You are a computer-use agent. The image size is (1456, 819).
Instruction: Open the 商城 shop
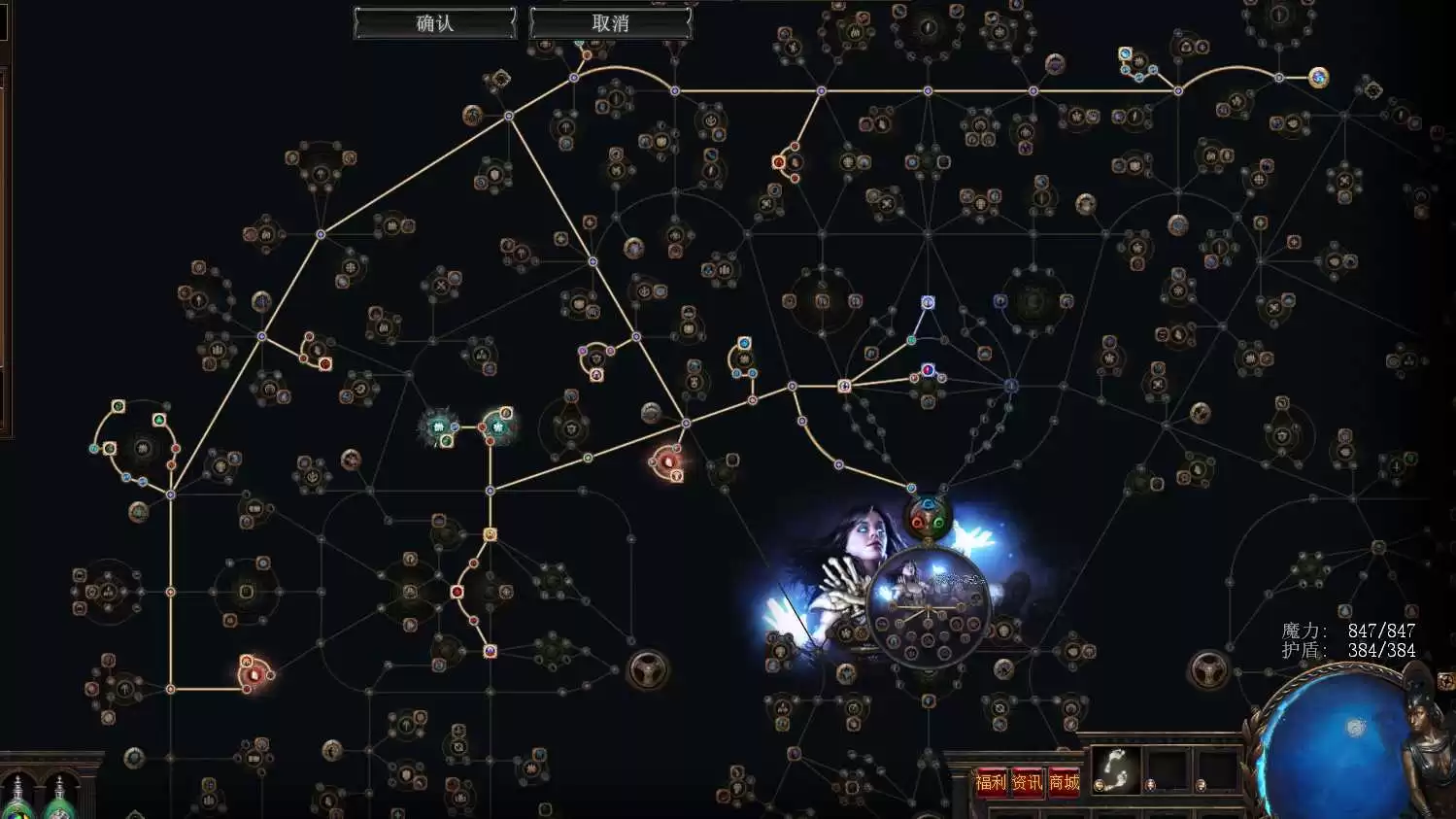1064,782
